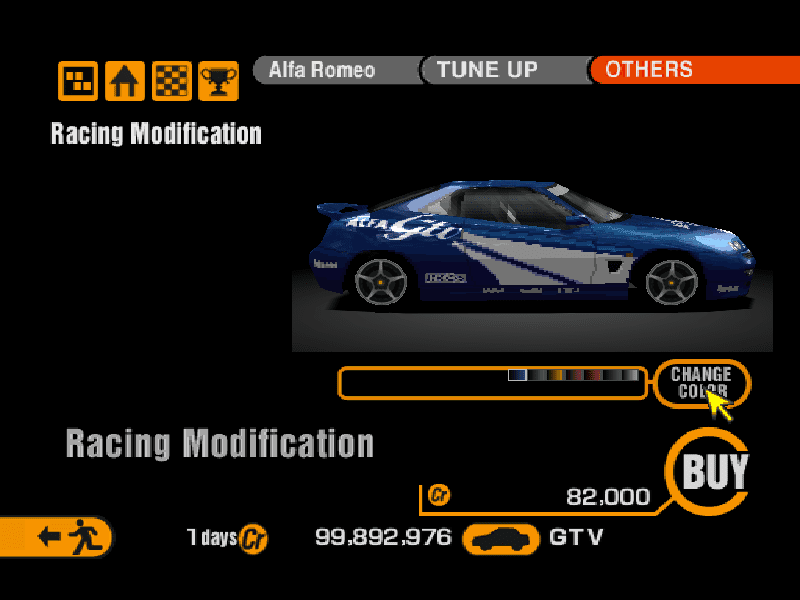Image resolution: width=800 pixels, height=600 pixels.
Task: Click the map grid icon
Action: (78, 81)
